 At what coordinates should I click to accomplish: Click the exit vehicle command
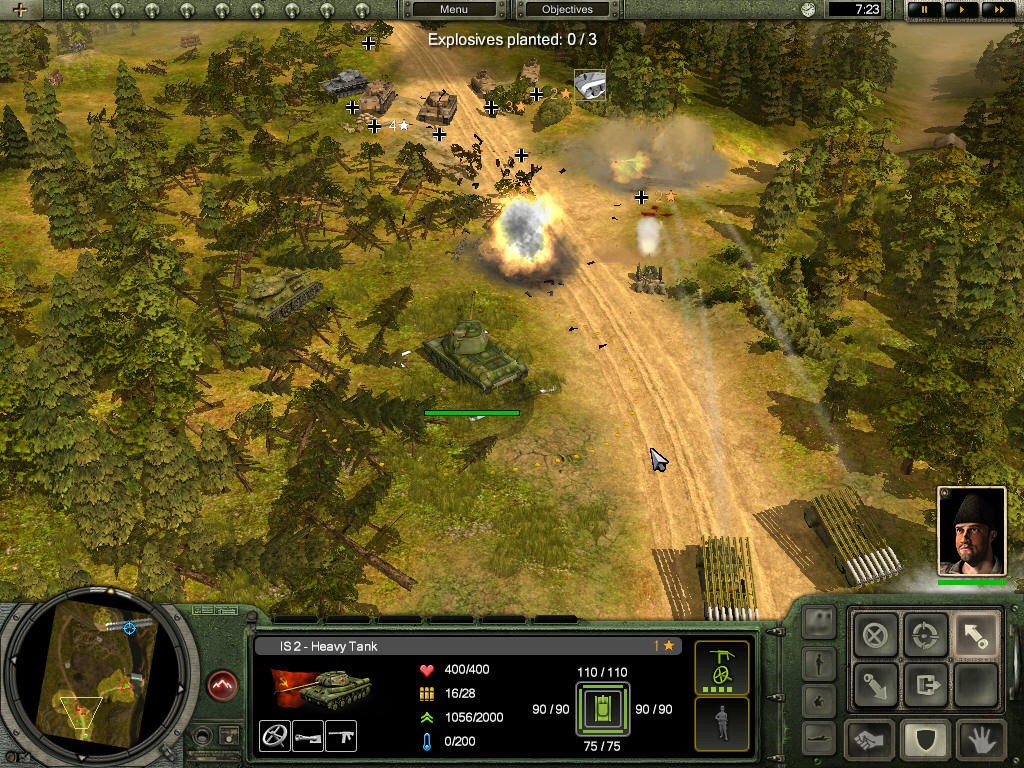coord(926,686)
